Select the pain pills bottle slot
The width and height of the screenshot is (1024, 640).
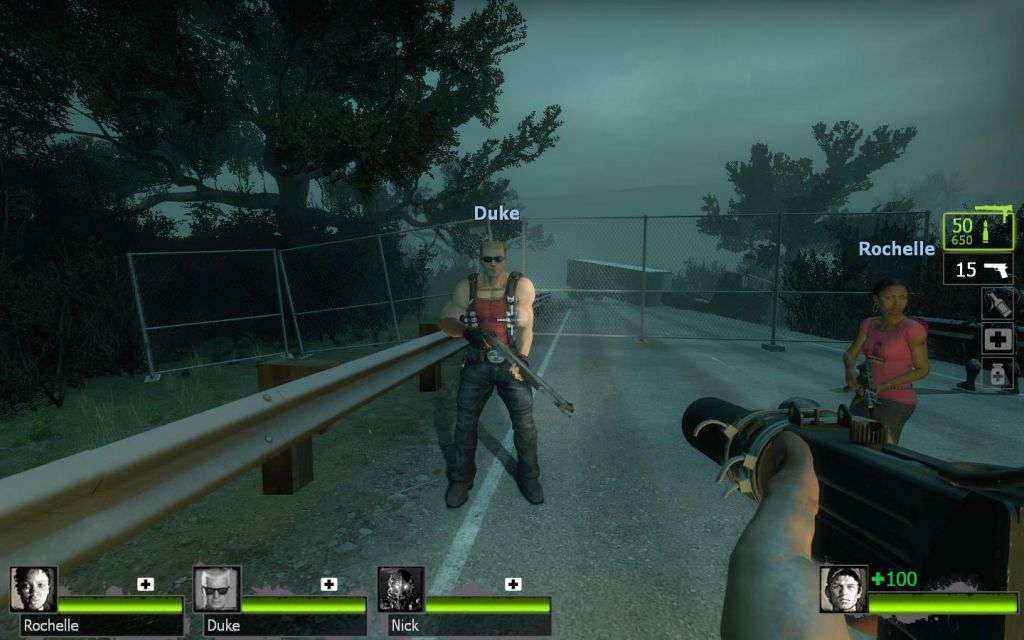click(x=998, y=375)
